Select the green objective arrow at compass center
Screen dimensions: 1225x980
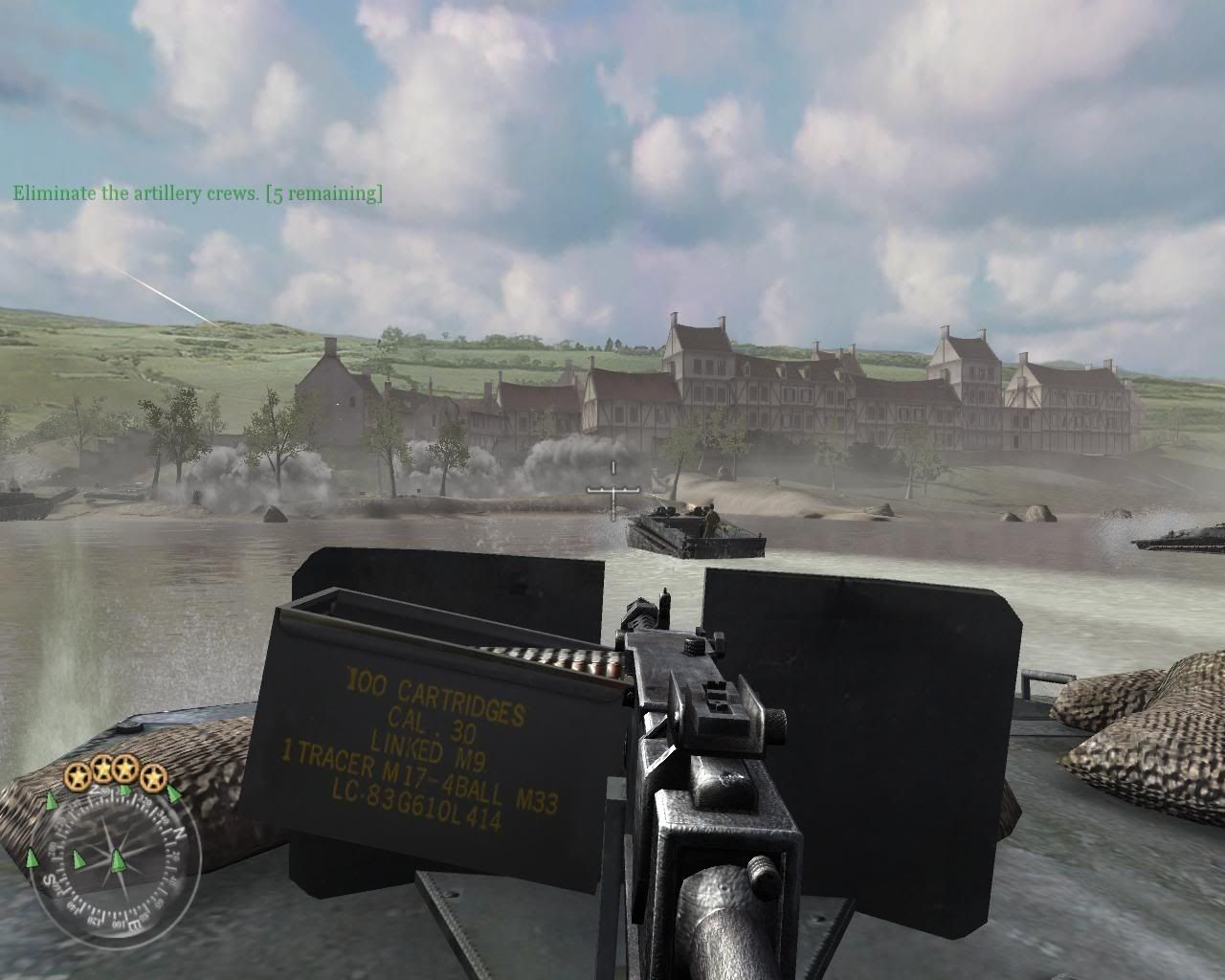tap(119, 859)
